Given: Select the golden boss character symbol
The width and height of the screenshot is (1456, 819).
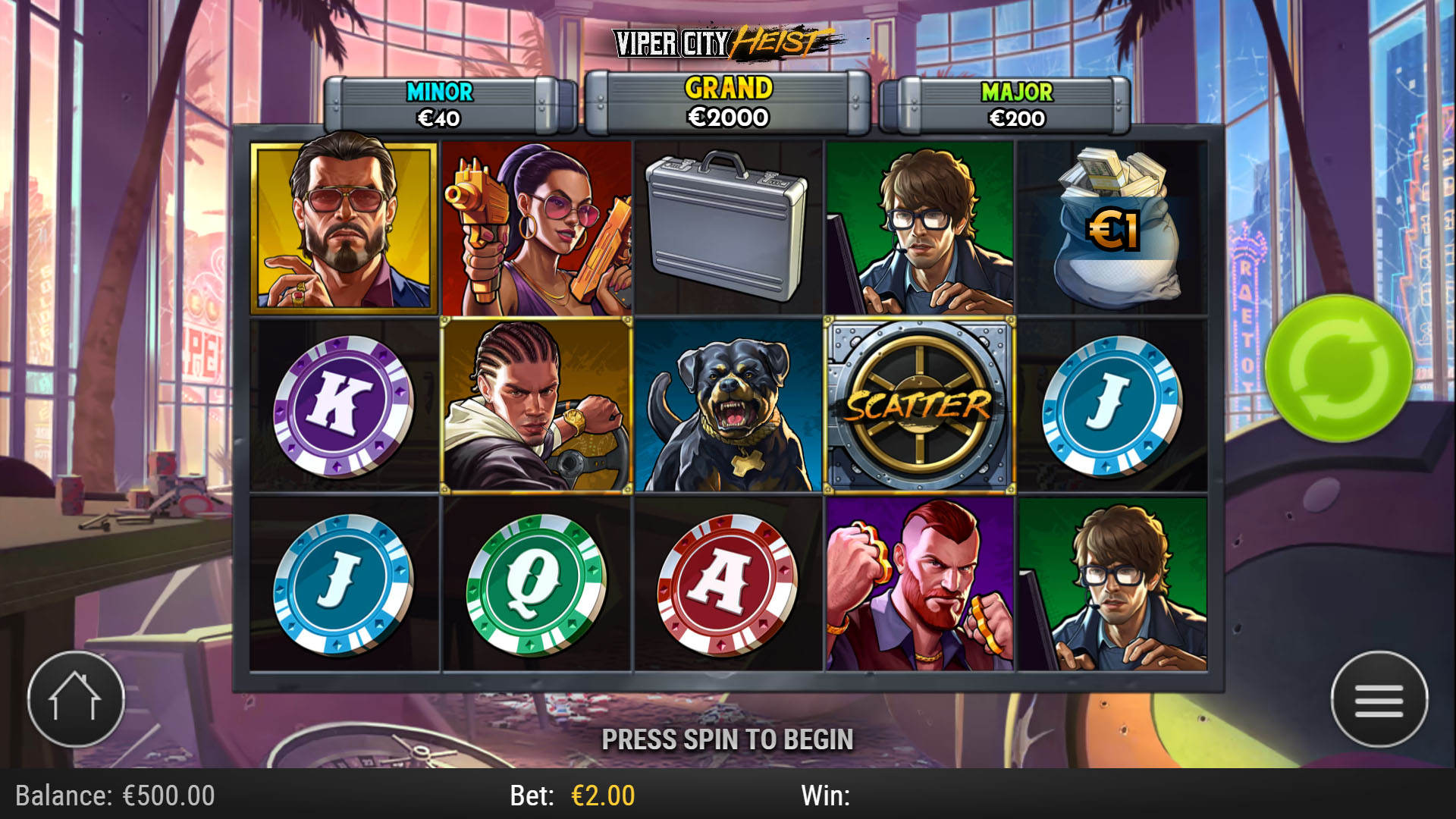Looking at the screenshot, I should (343, 224).
